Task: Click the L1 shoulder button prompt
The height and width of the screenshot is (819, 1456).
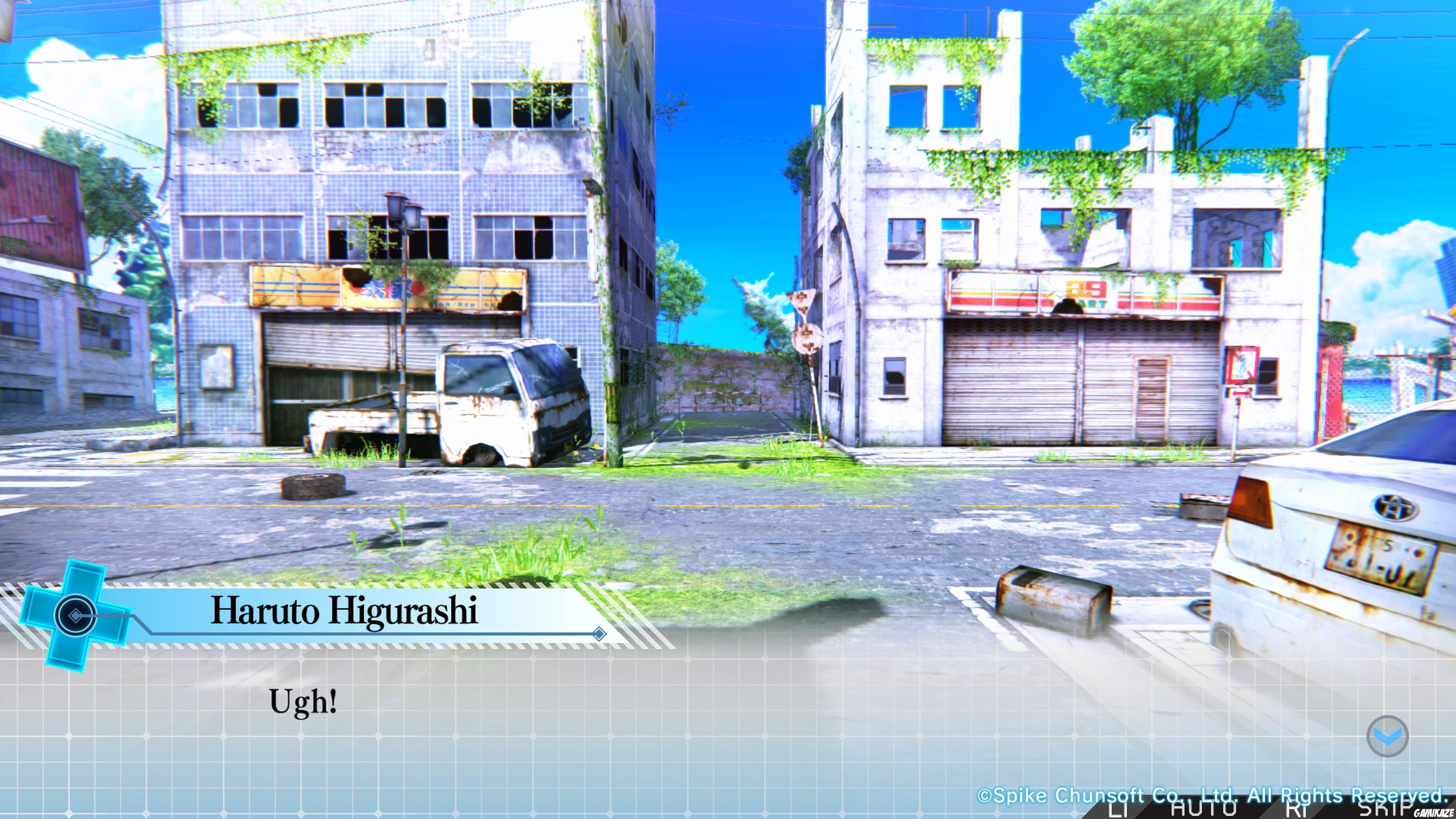Action: click(1117, 810)
